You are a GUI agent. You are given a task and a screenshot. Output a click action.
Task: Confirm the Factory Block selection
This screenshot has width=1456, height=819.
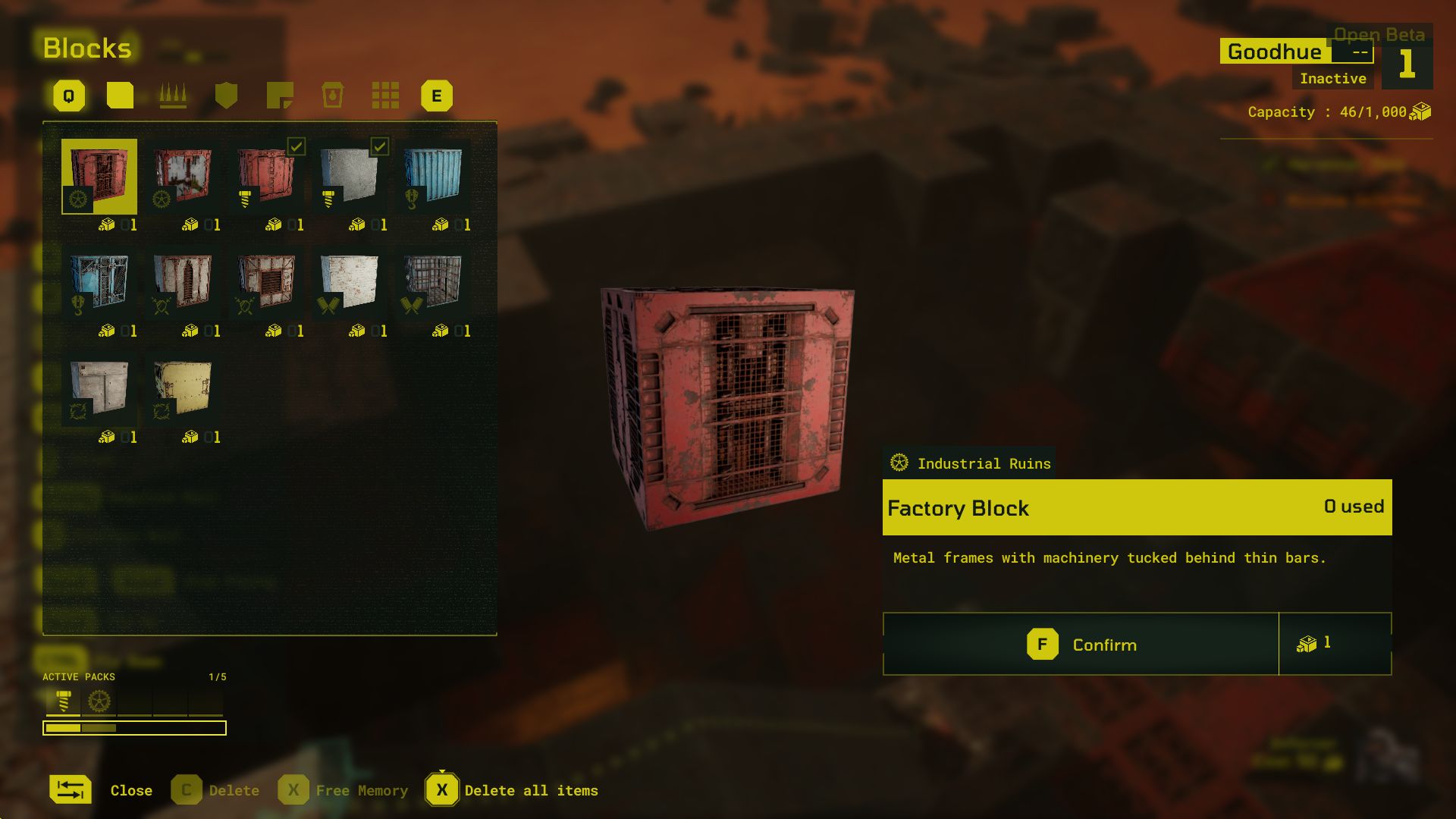1081,645
